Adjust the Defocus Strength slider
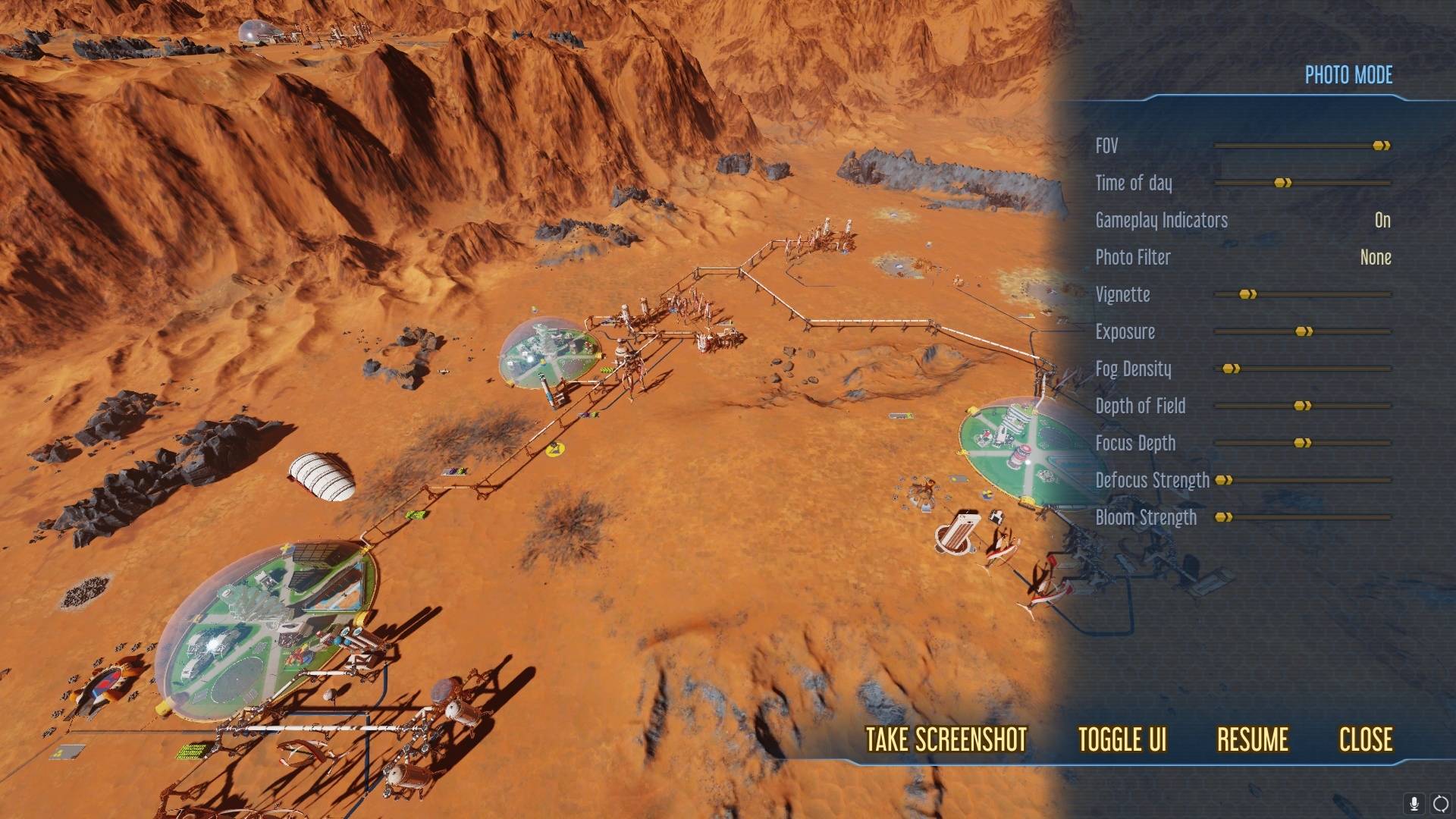 (x=1224, y=480)
